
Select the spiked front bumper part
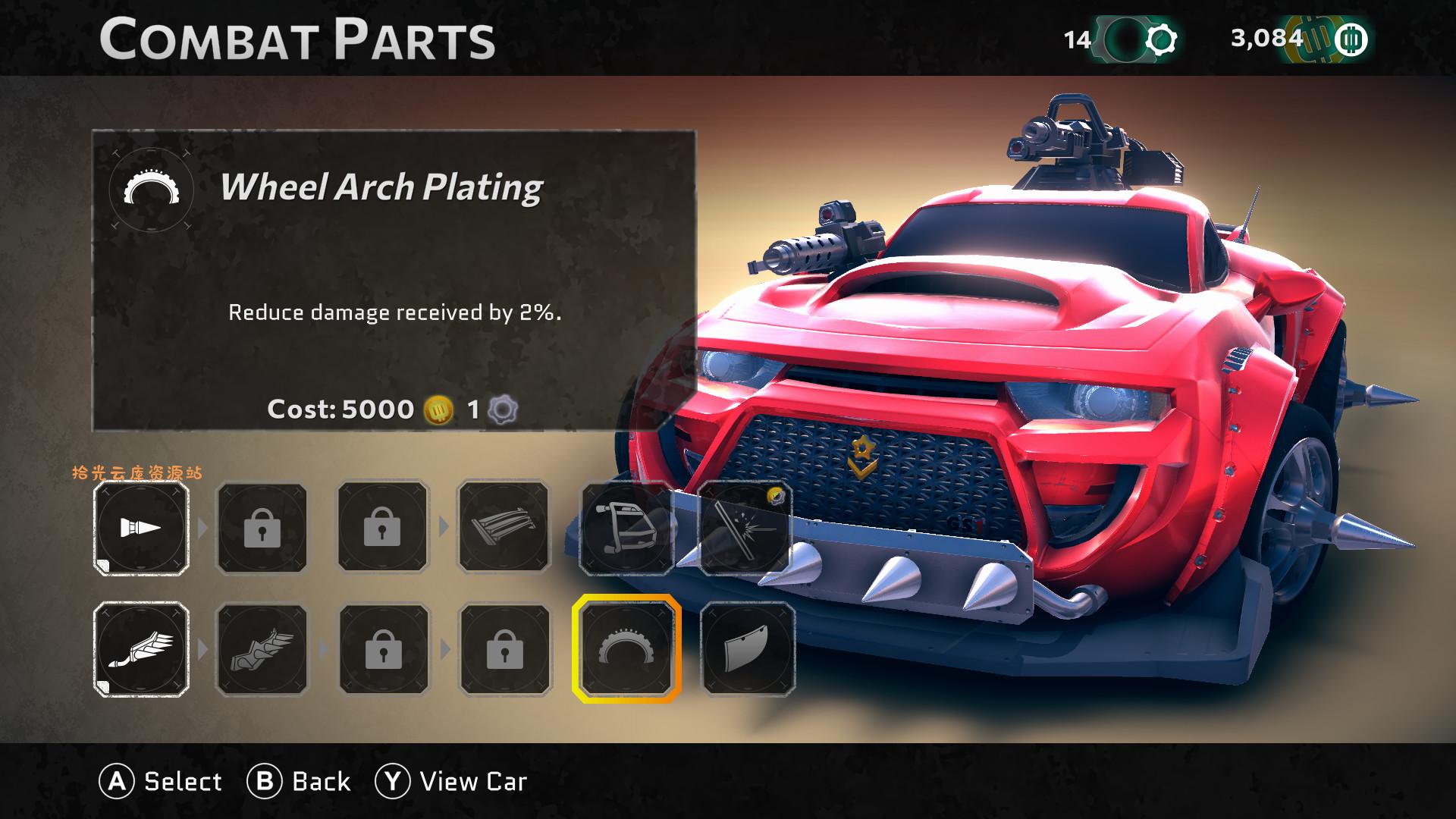point(624,529)
